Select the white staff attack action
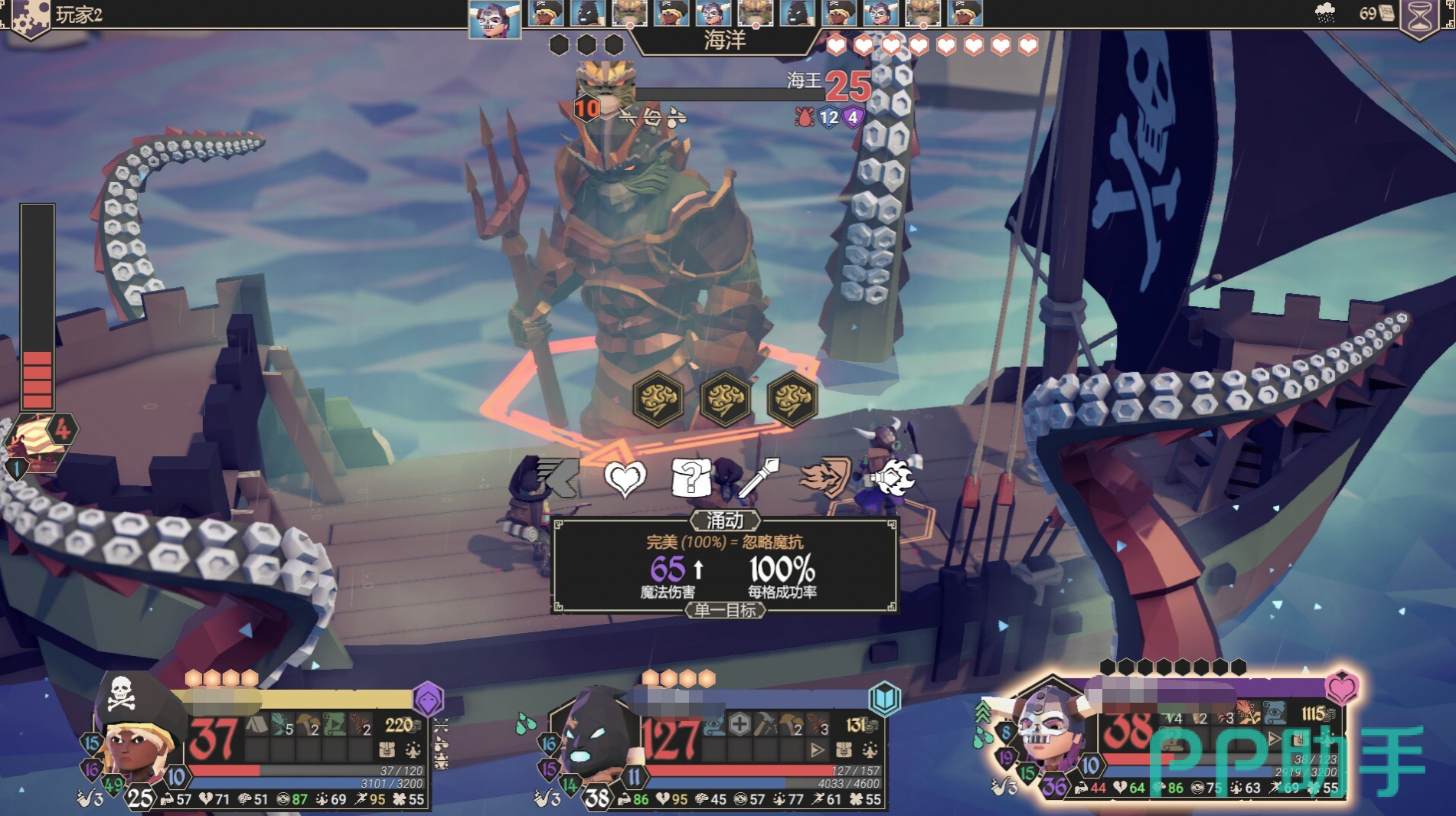 pyautogui.click(x=758, y=478)
